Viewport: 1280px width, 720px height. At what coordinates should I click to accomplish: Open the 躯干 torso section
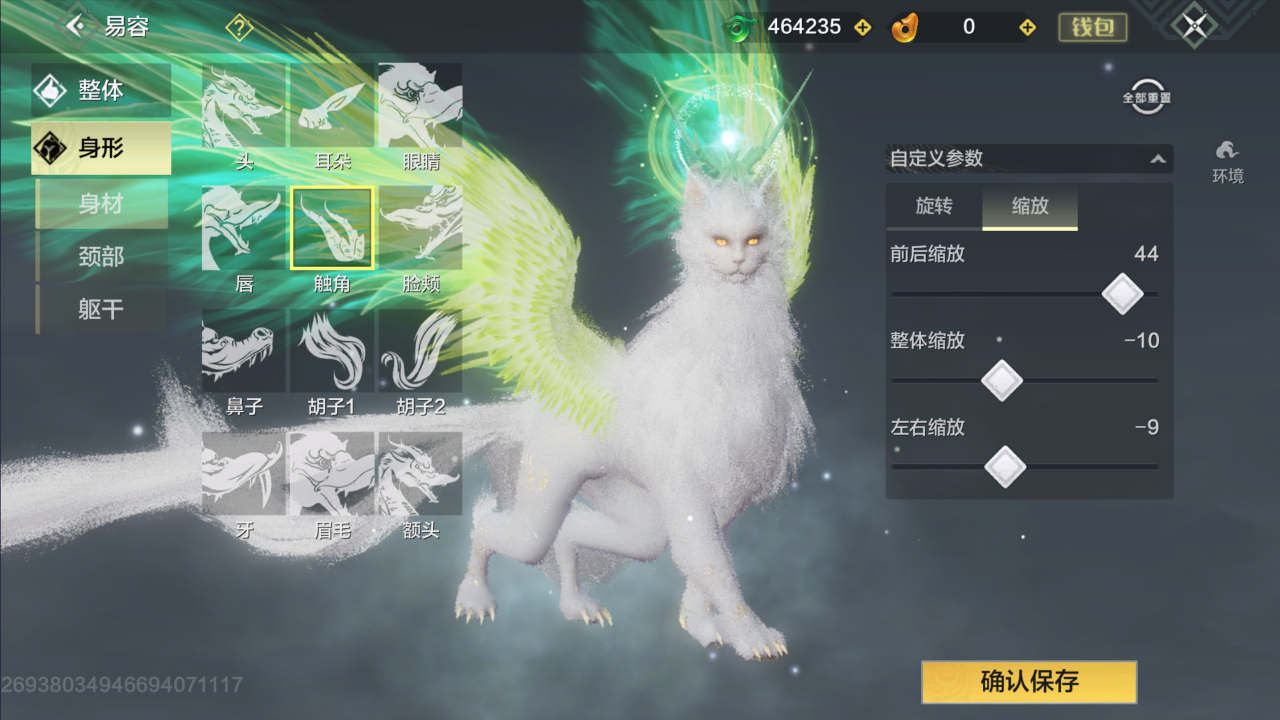[x=101, y=310]
